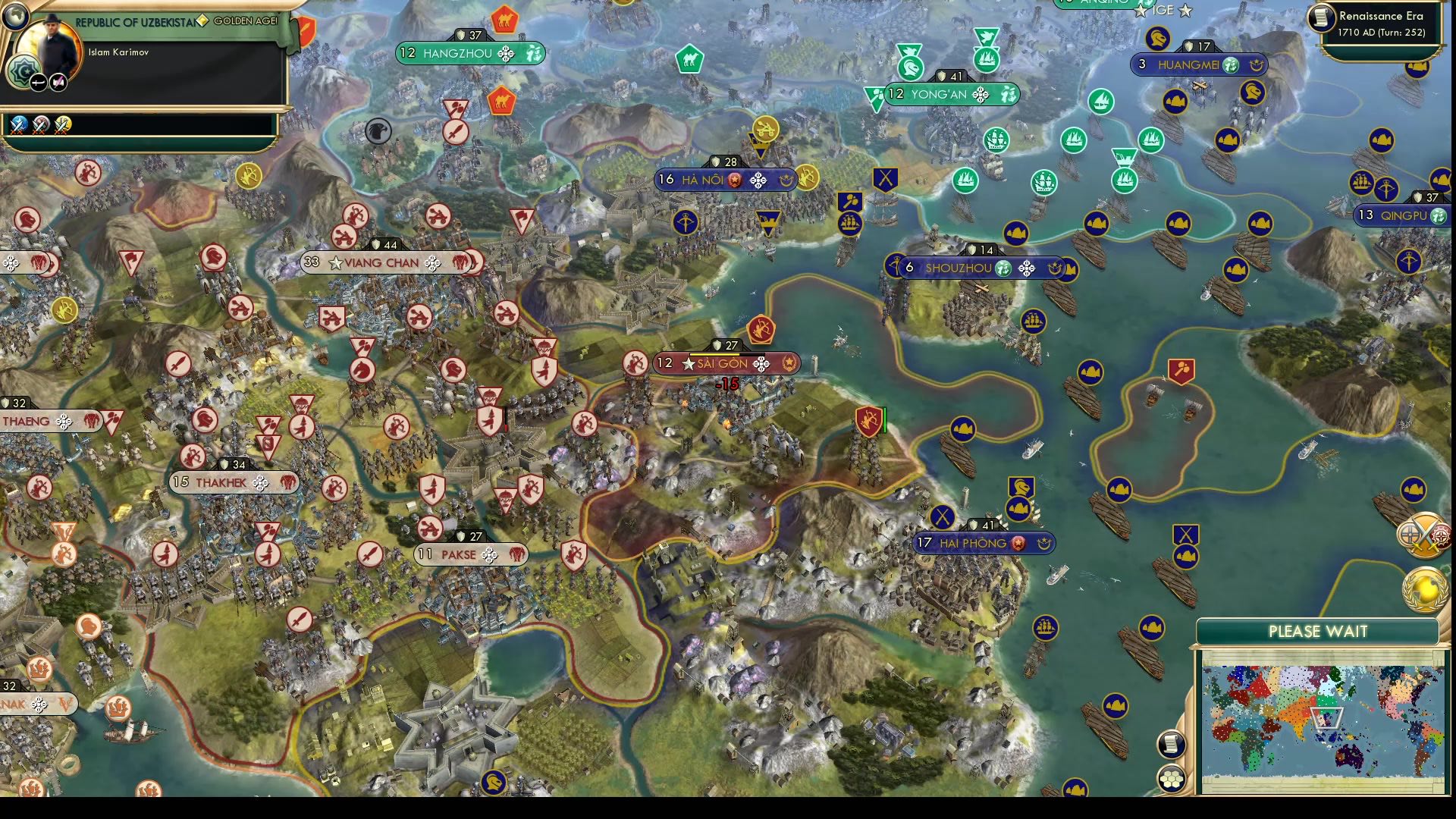Image resolution: width=1456 pixels, height=819 pixels.
Task: Open the notifications scroll icon beside the minimap
Action: [x=1170, y=745]
